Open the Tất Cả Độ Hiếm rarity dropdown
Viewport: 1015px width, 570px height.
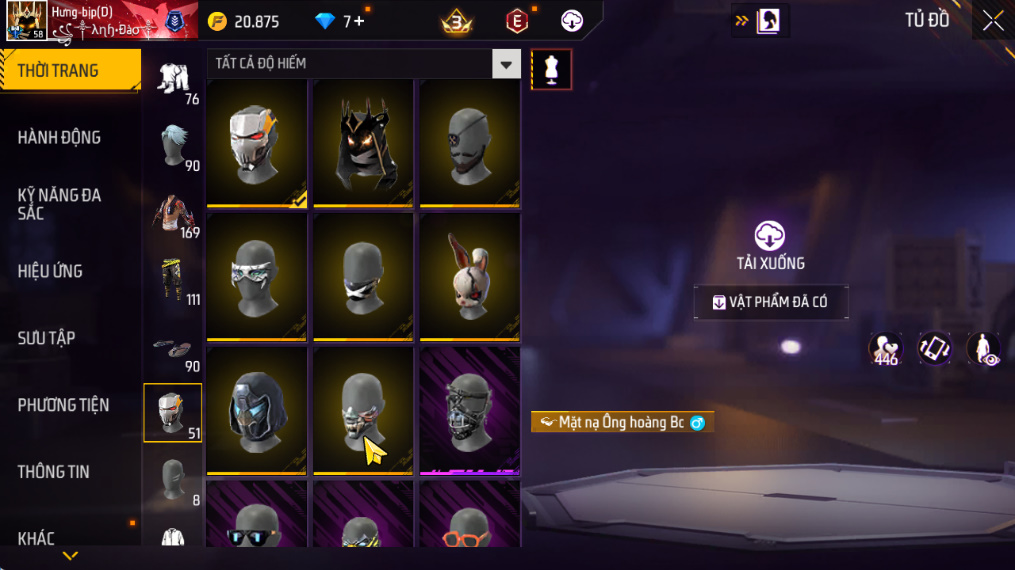(x=506, y=64)
